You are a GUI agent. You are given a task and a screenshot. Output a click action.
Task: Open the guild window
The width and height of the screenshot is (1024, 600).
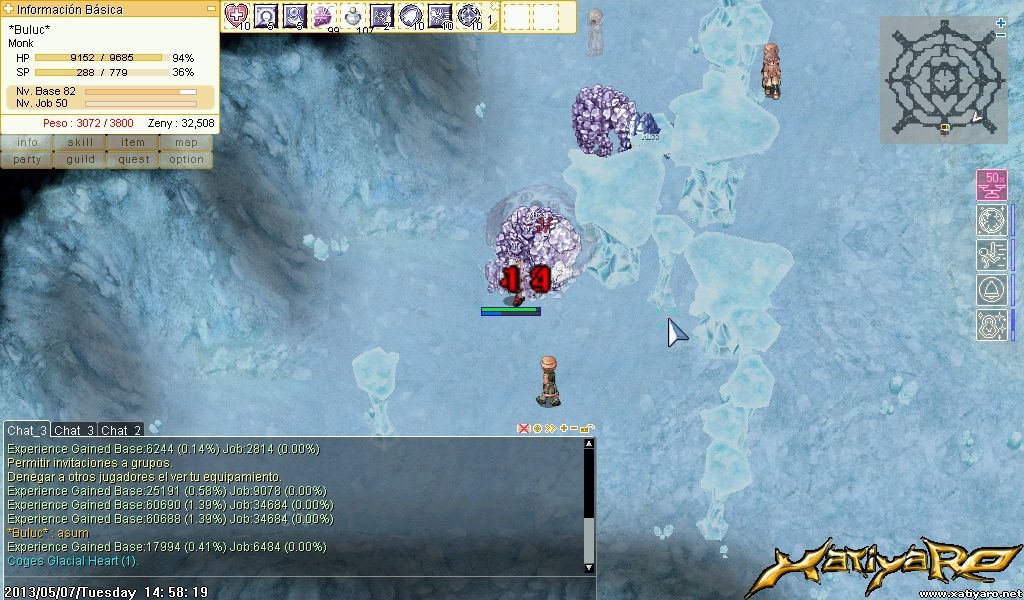point(80,159)
